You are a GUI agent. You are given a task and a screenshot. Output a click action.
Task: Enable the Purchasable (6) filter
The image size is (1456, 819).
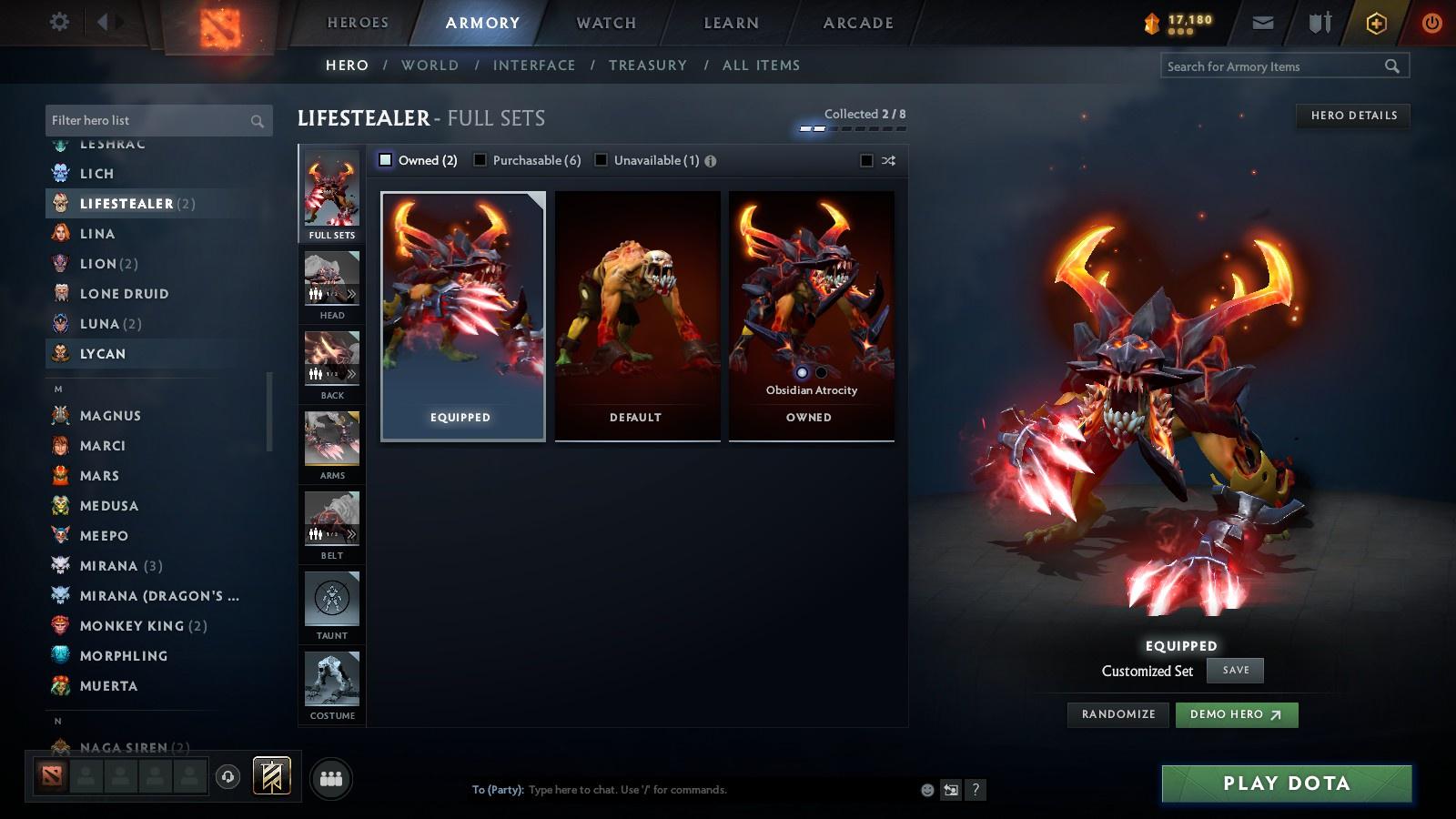[480, 159]
